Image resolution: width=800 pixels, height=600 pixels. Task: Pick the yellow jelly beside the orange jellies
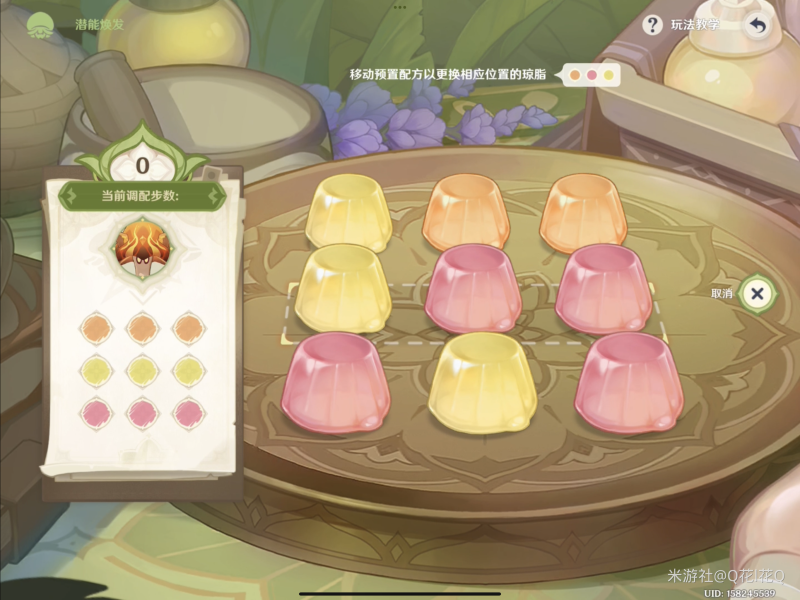point(348,212)
